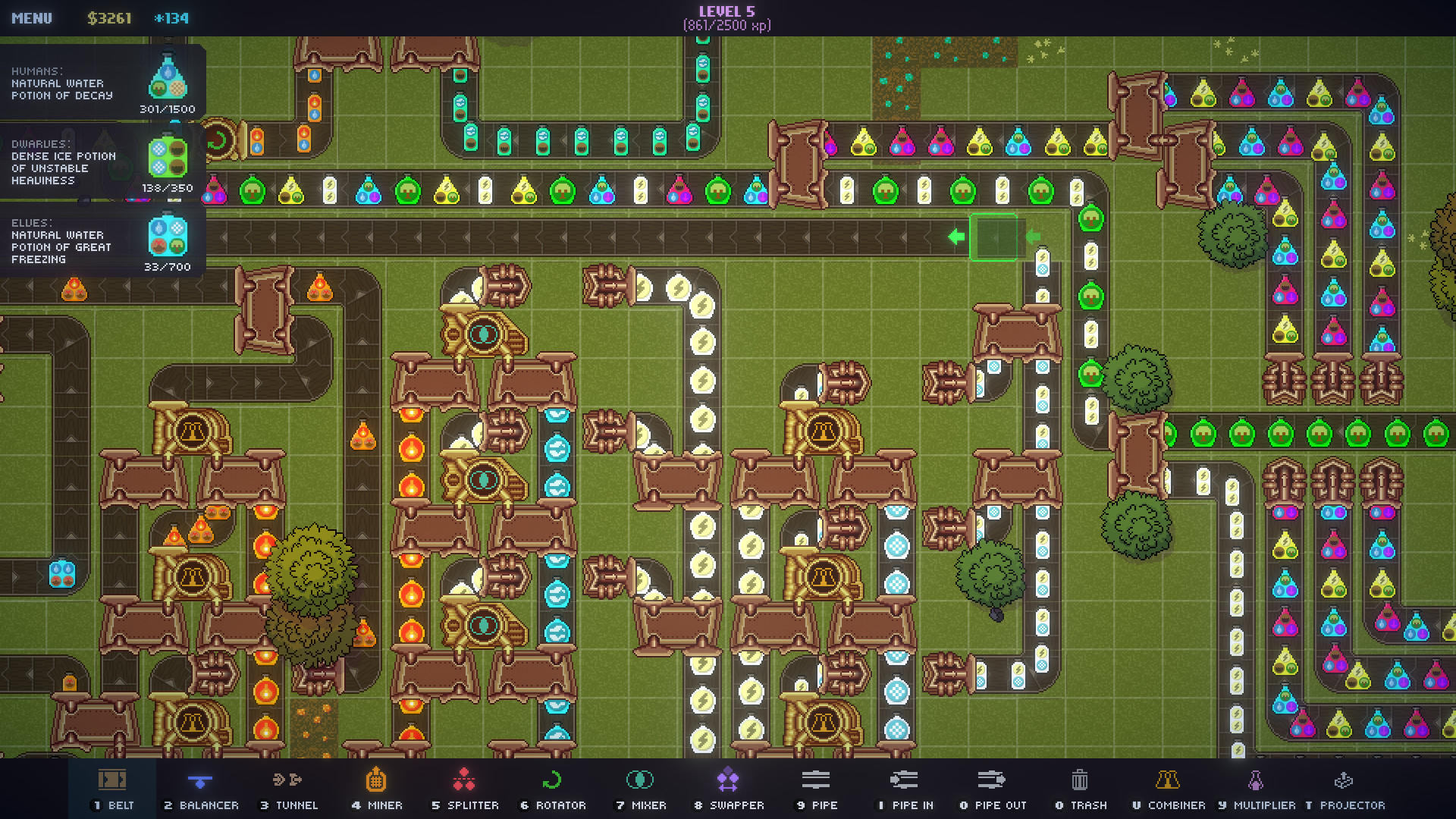
Task: Select the Rotator tool
Action: 553,789
